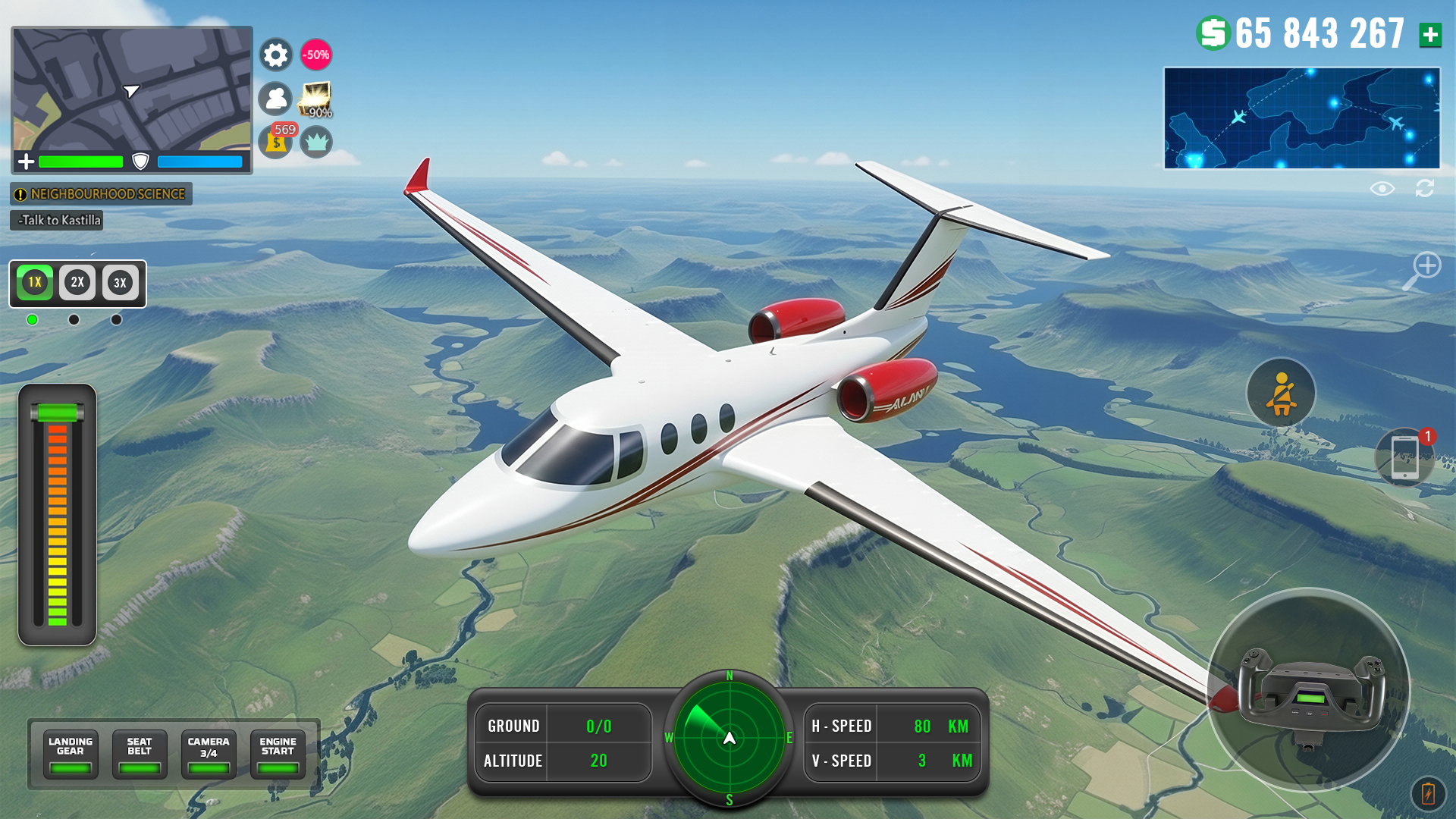Toggle the Engine Start button

278,755
